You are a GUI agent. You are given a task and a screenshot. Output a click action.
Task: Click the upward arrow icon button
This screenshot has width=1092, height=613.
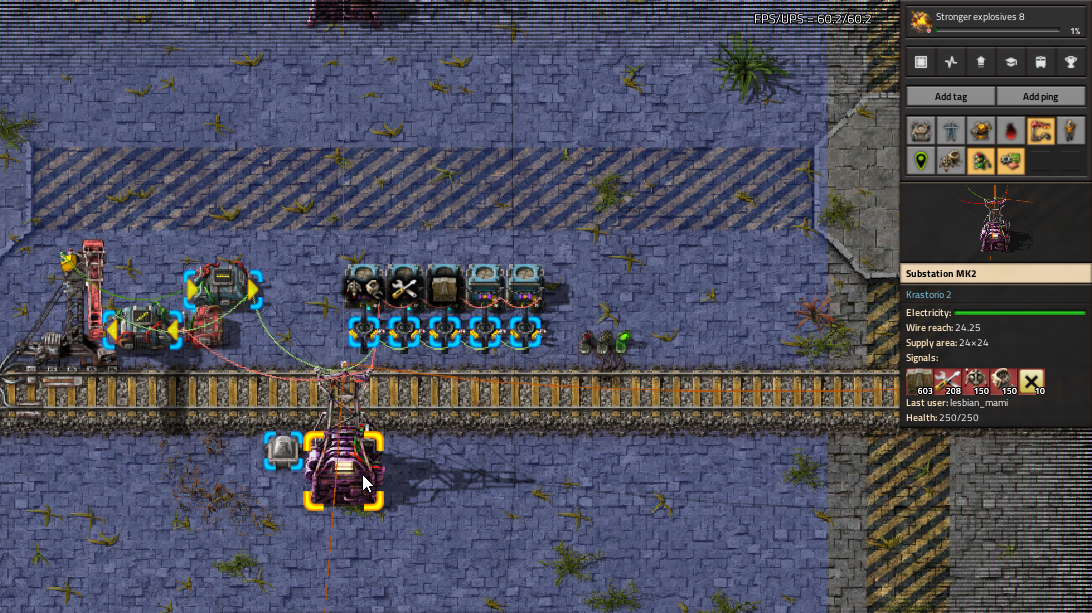981,62
